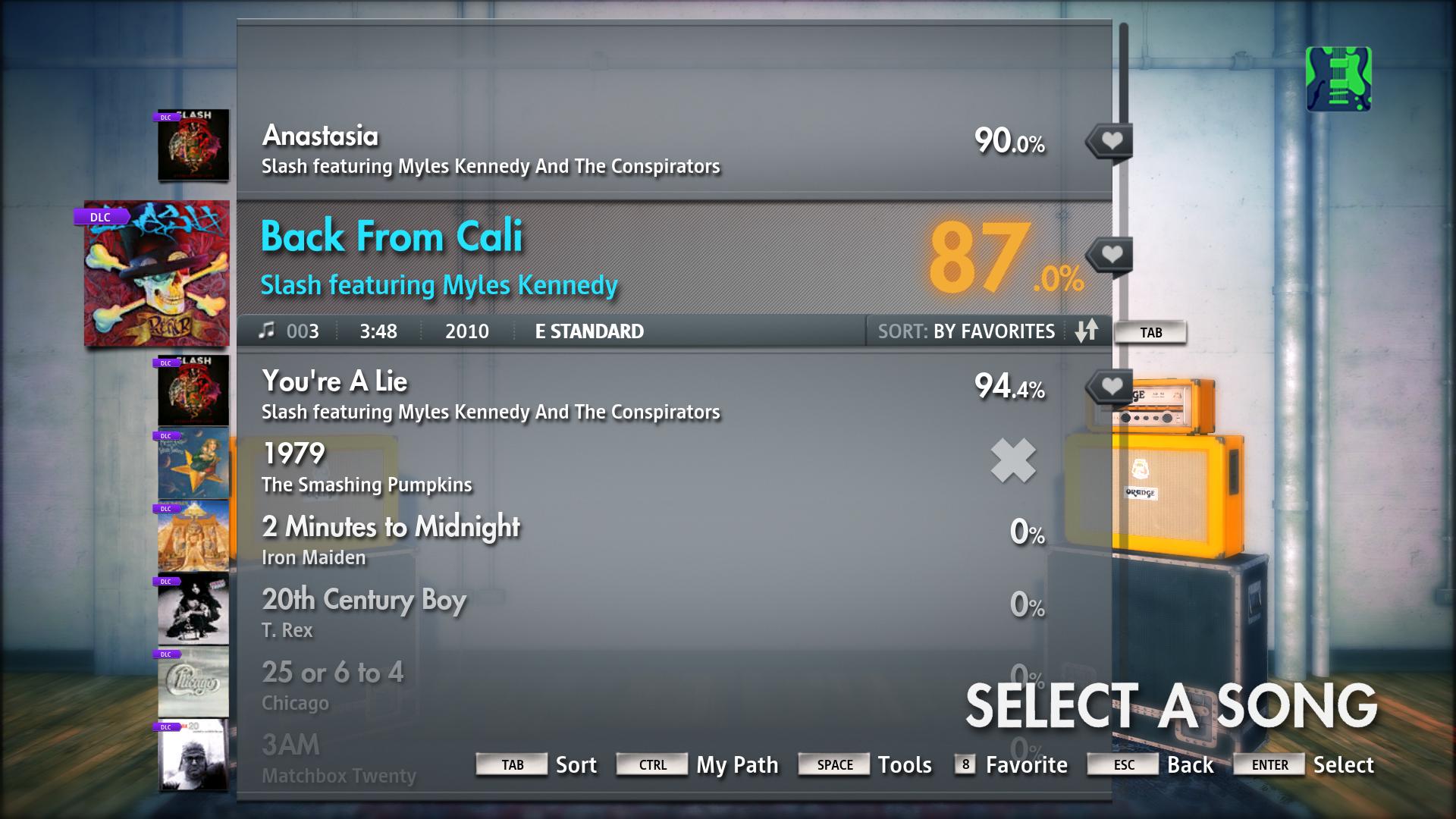Select the Iron Maiden album thumbnail in sidebar

coord(193,535)
